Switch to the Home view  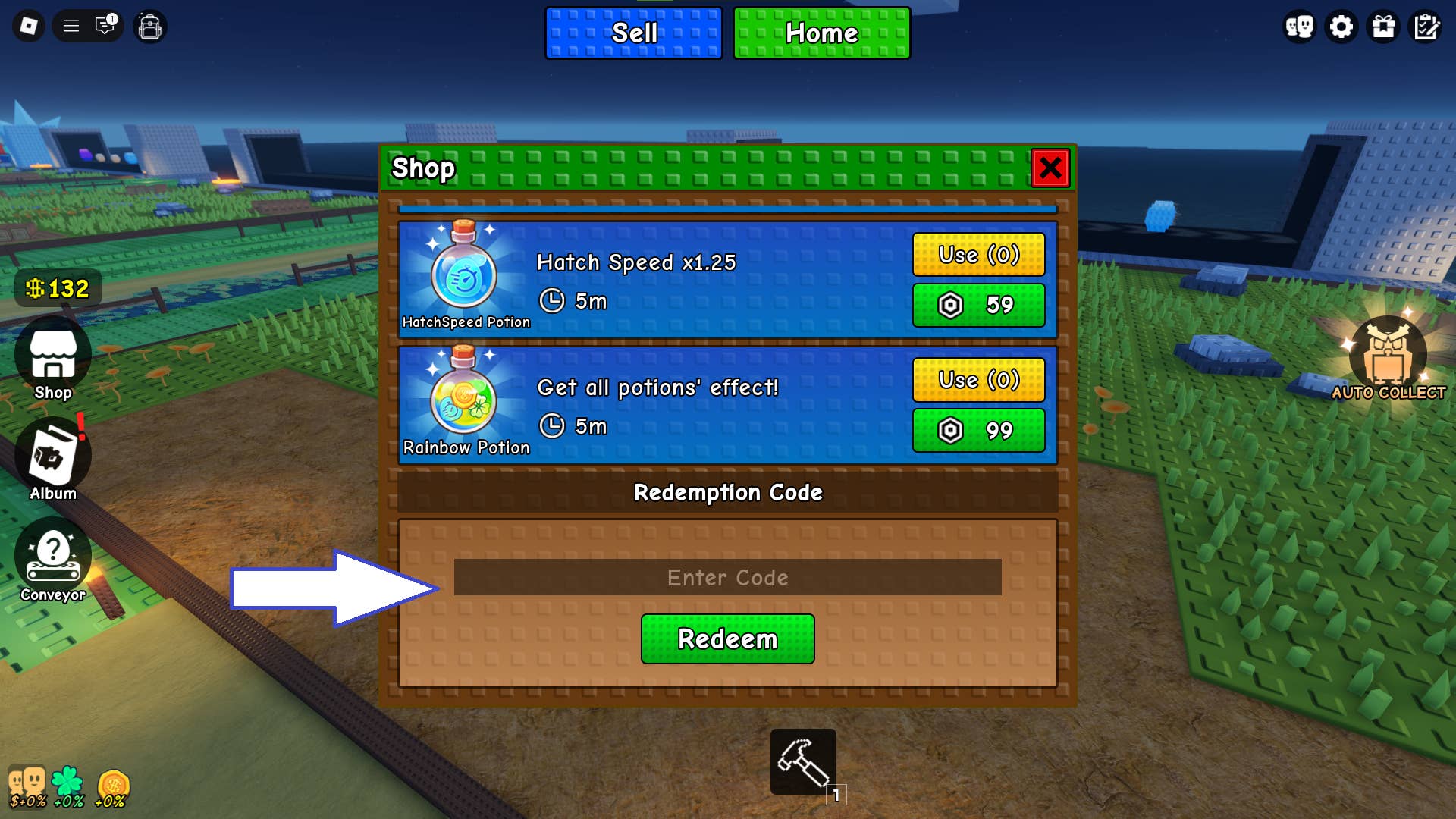pos(821,33)
